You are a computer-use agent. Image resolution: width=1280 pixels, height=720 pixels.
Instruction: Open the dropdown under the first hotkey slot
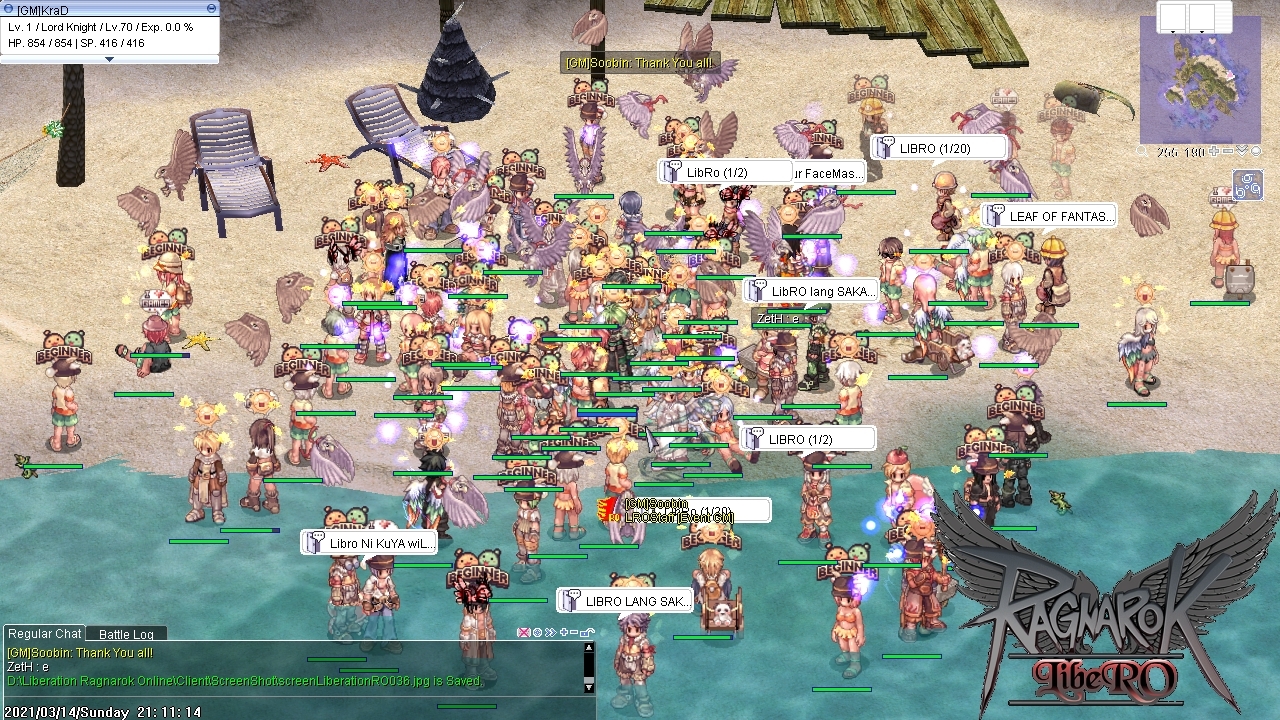click(1171, 30)
